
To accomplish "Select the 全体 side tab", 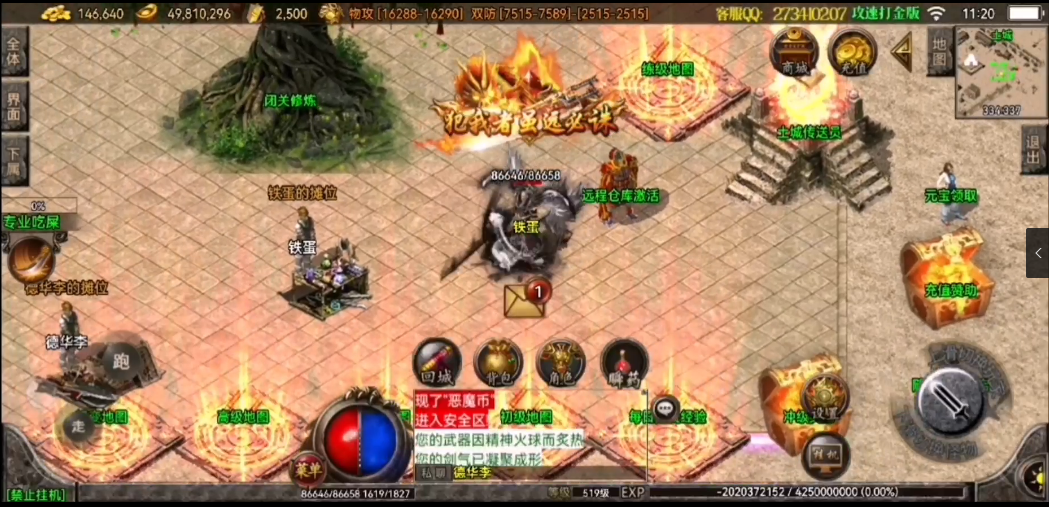I will point(14,51).
